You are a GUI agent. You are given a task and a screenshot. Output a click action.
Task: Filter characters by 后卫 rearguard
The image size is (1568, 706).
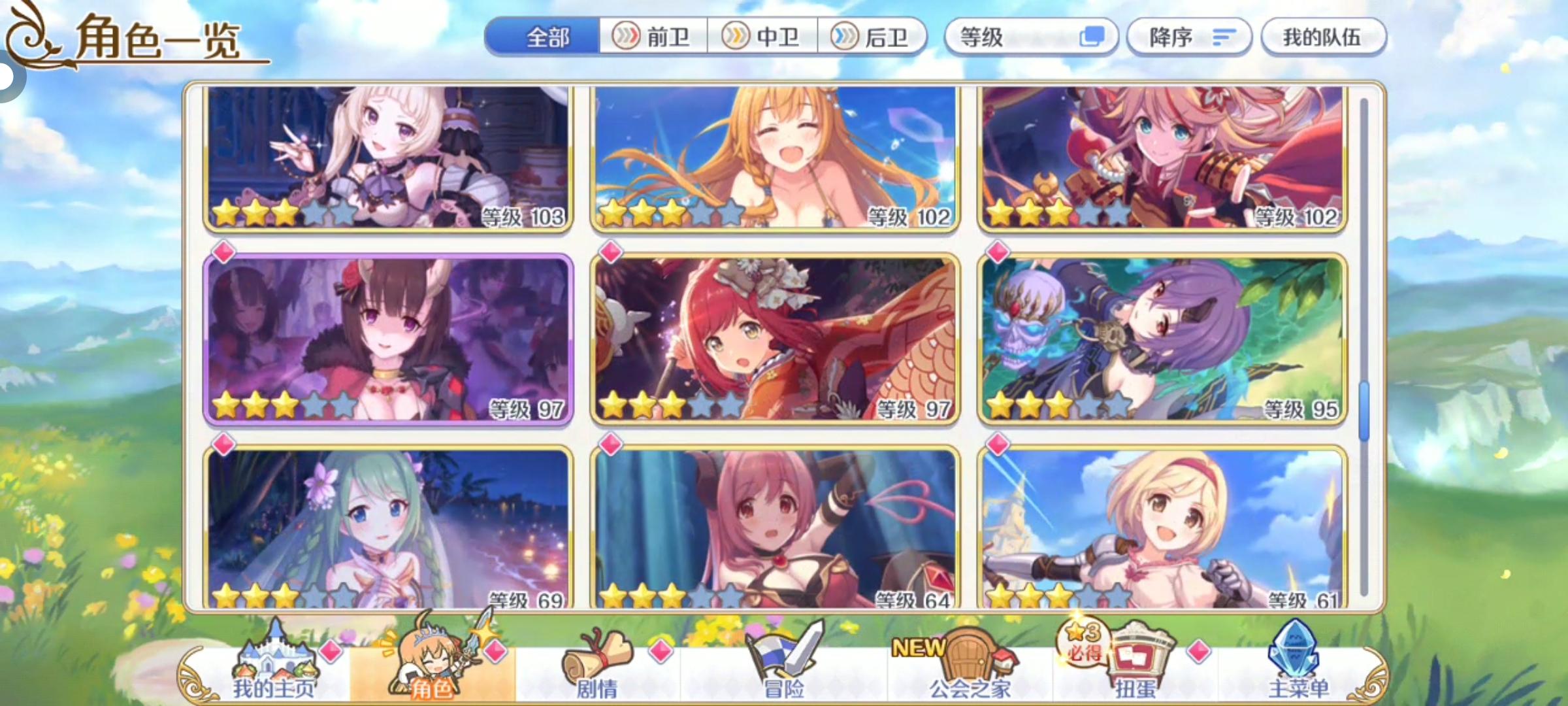(871, 37)
